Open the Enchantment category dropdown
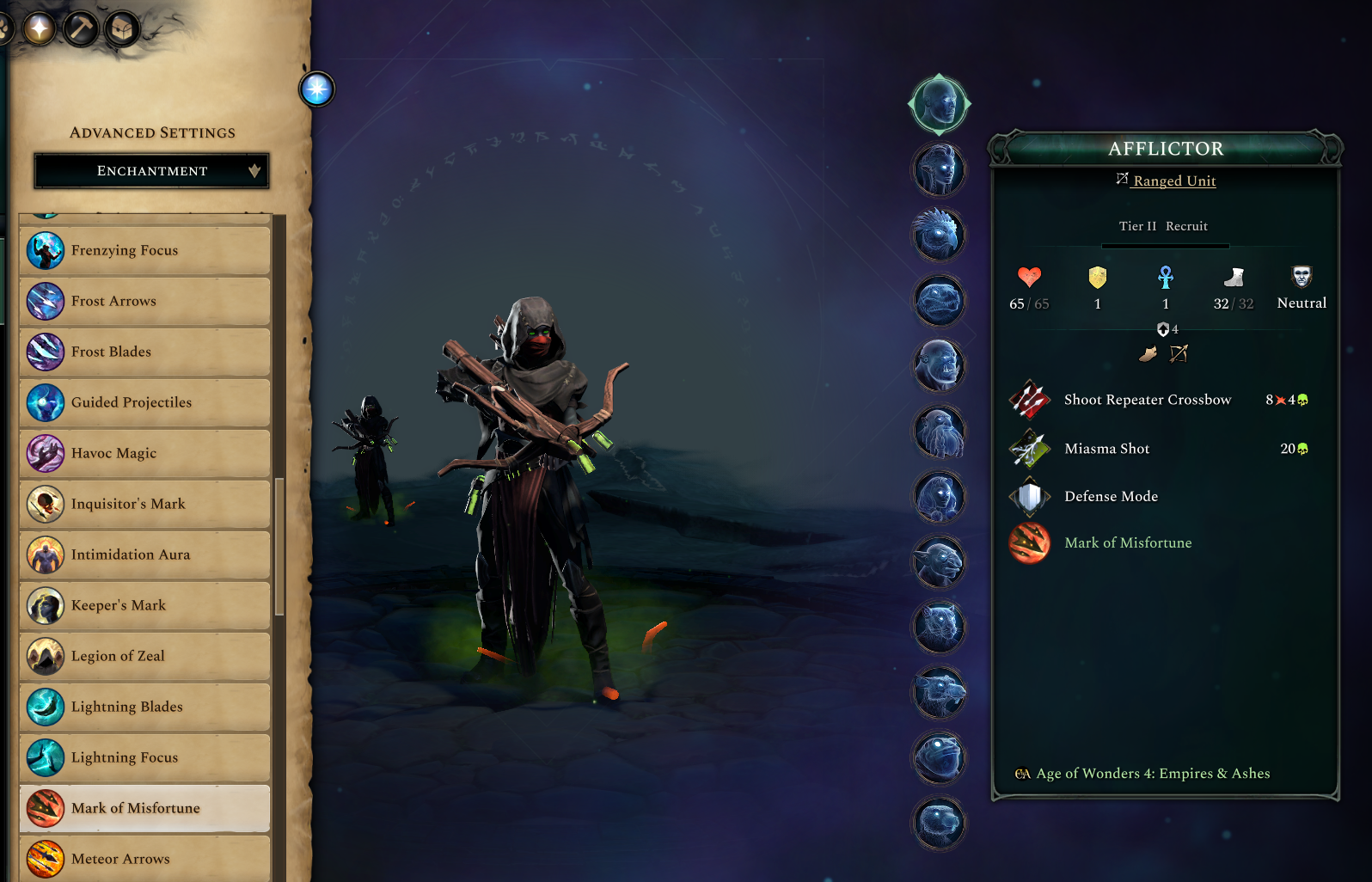 [x=151, y=170]
